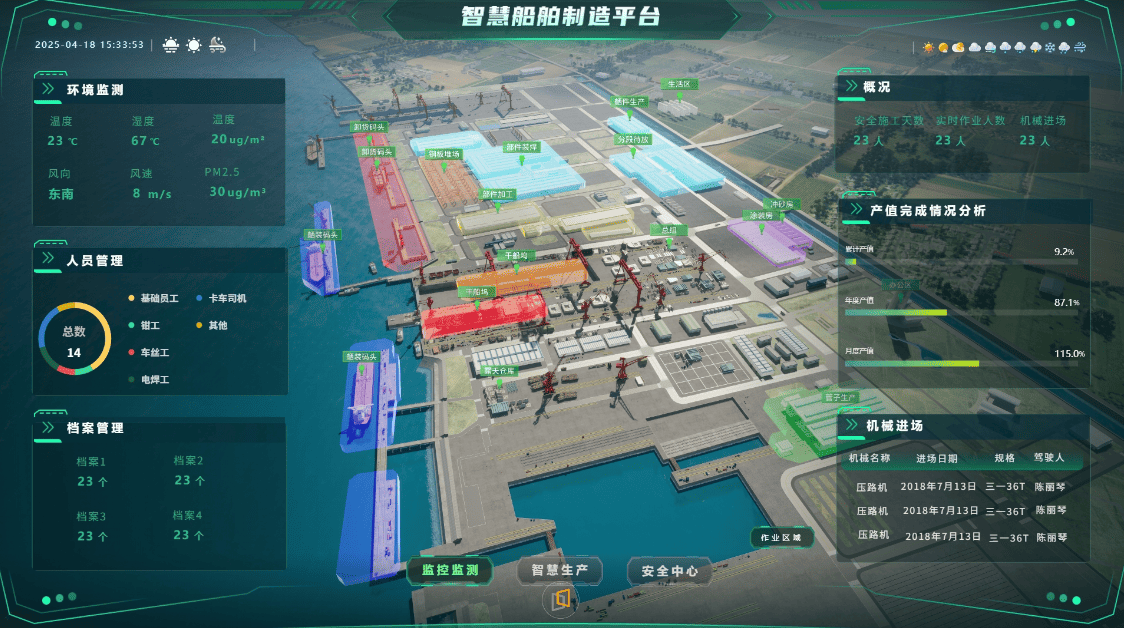This screenshot has height=628, width=1124.
Task: Select the 涂装房 map marker
Action: [x=761, y=215]
